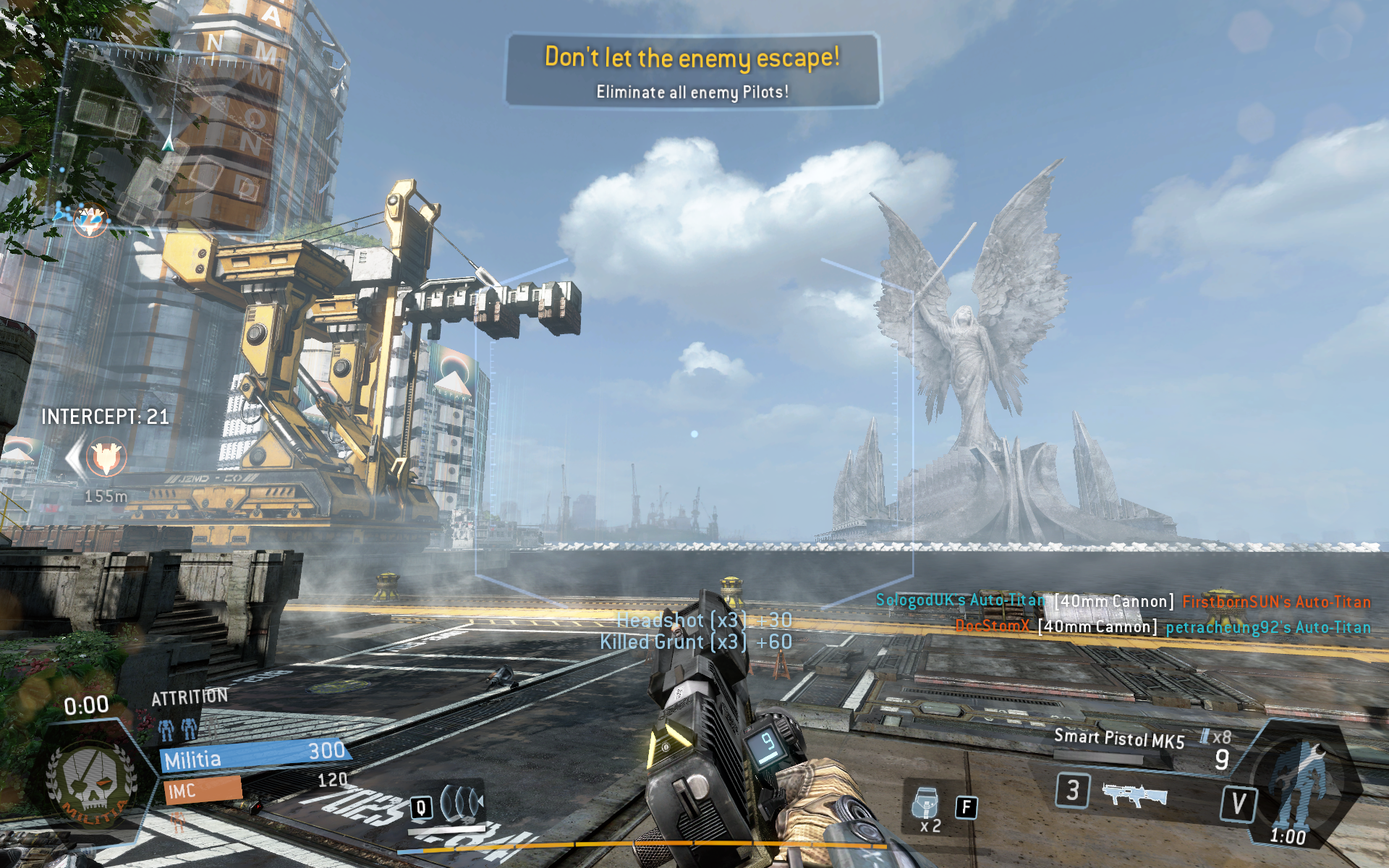Click the enemy escape objective banner
Viewport: 1389px width, 868px height.
[x=692, y=71]
